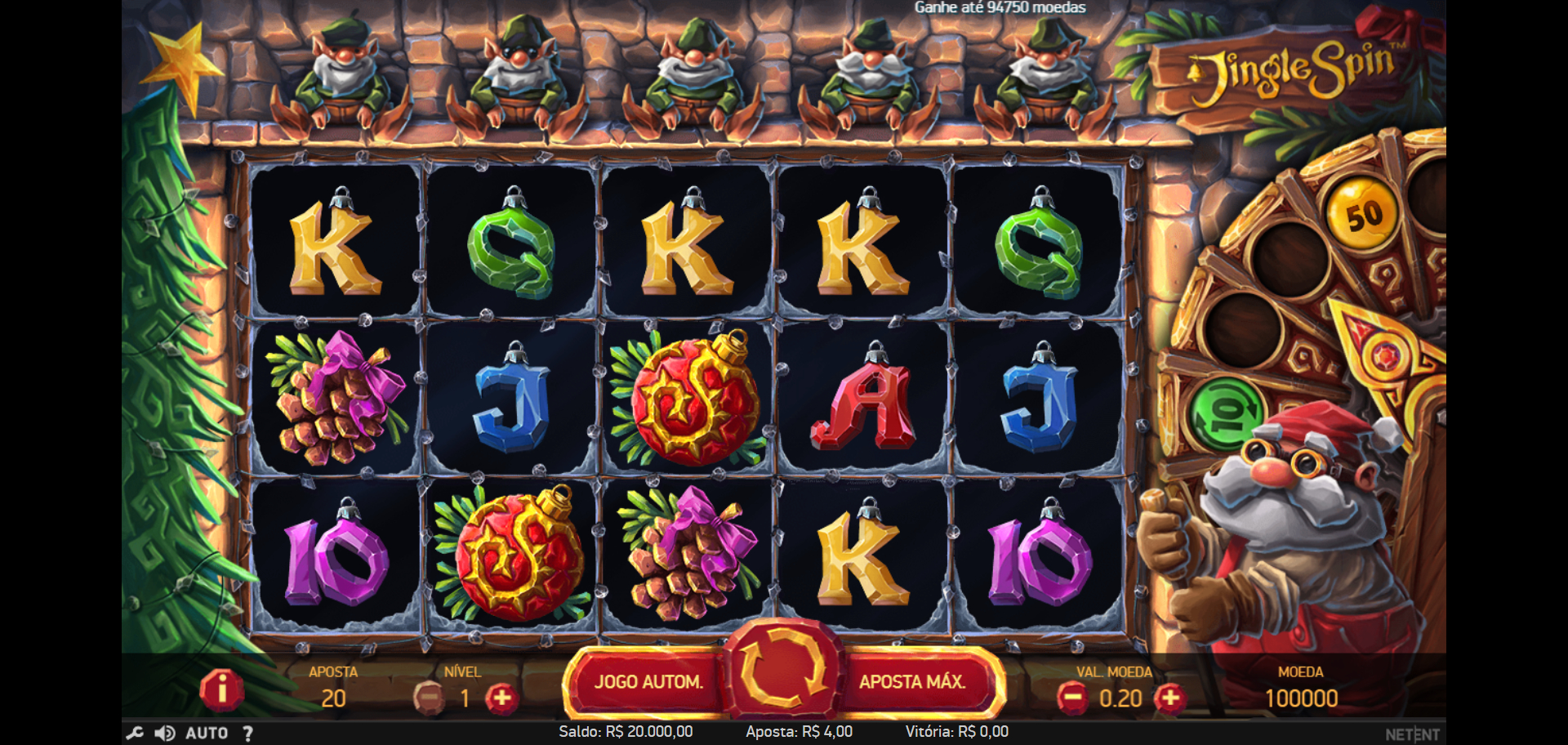Open the red info paytable button
Viewport: 1568px width, 745px height.
pos(221,690)
